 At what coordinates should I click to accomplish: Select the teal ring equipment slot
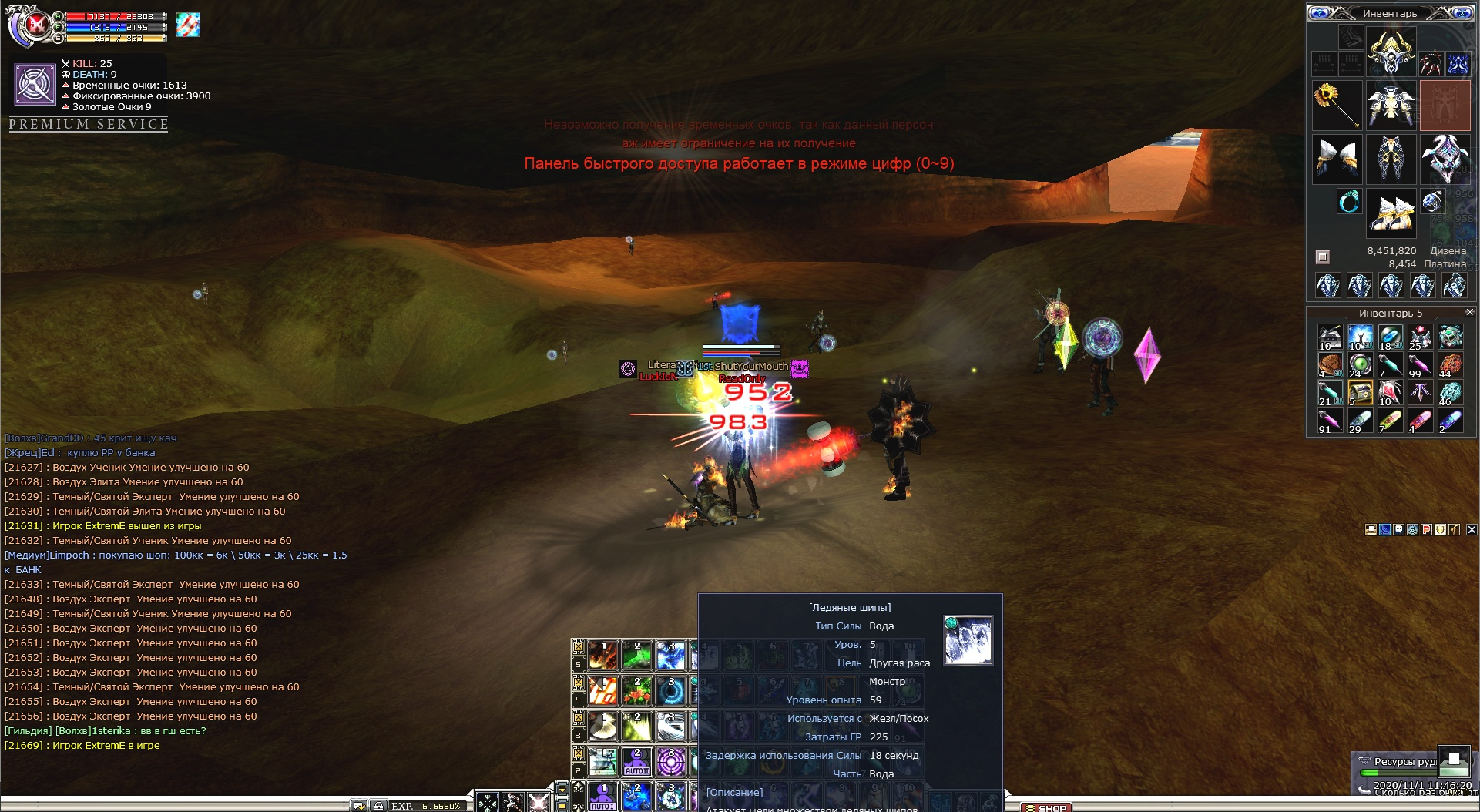(x=1348, y=202)
